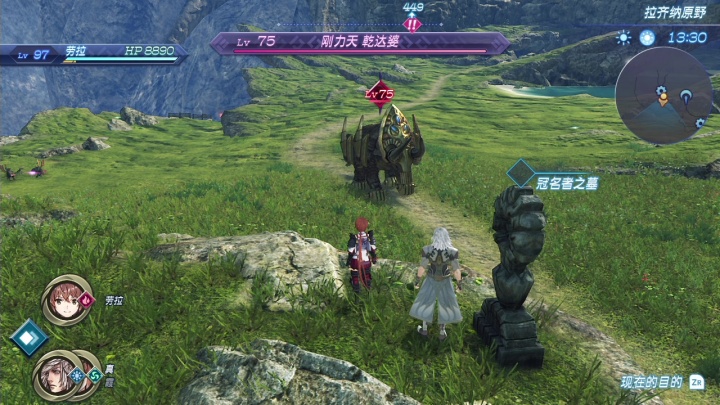Click the red alert marker on compass
The image size is (720, 405).
coord(412,24)
